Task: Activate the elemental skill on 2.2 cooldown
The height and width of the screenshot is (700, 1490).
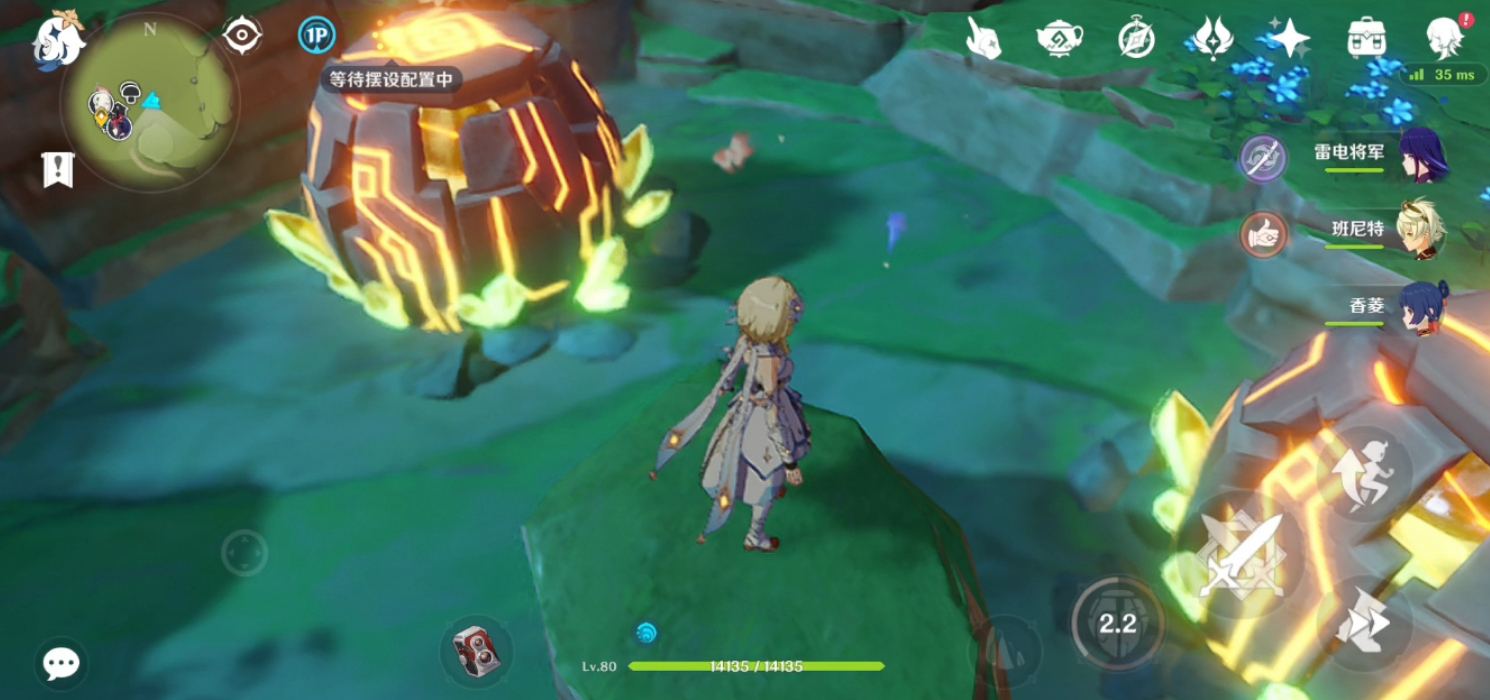Action: click(1117, 623)
